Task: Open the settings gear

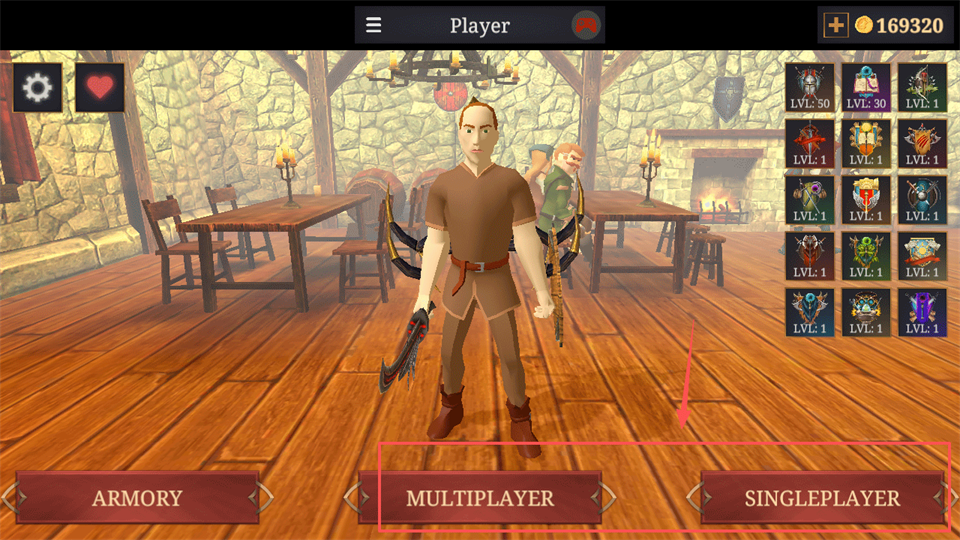Action: tap(37, 88)
